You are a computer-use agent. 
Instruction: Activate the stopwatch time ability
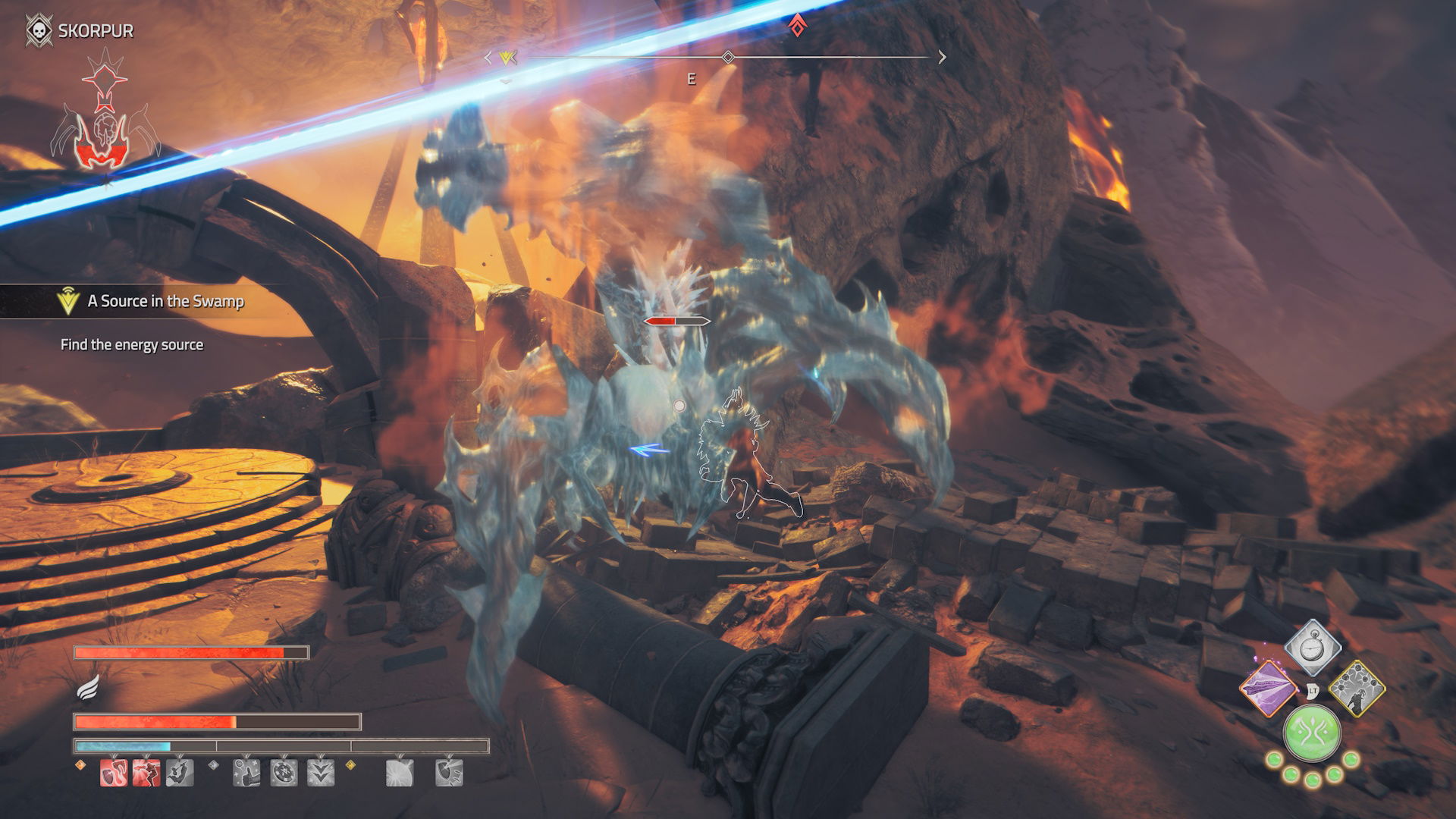click(1313, 648)
